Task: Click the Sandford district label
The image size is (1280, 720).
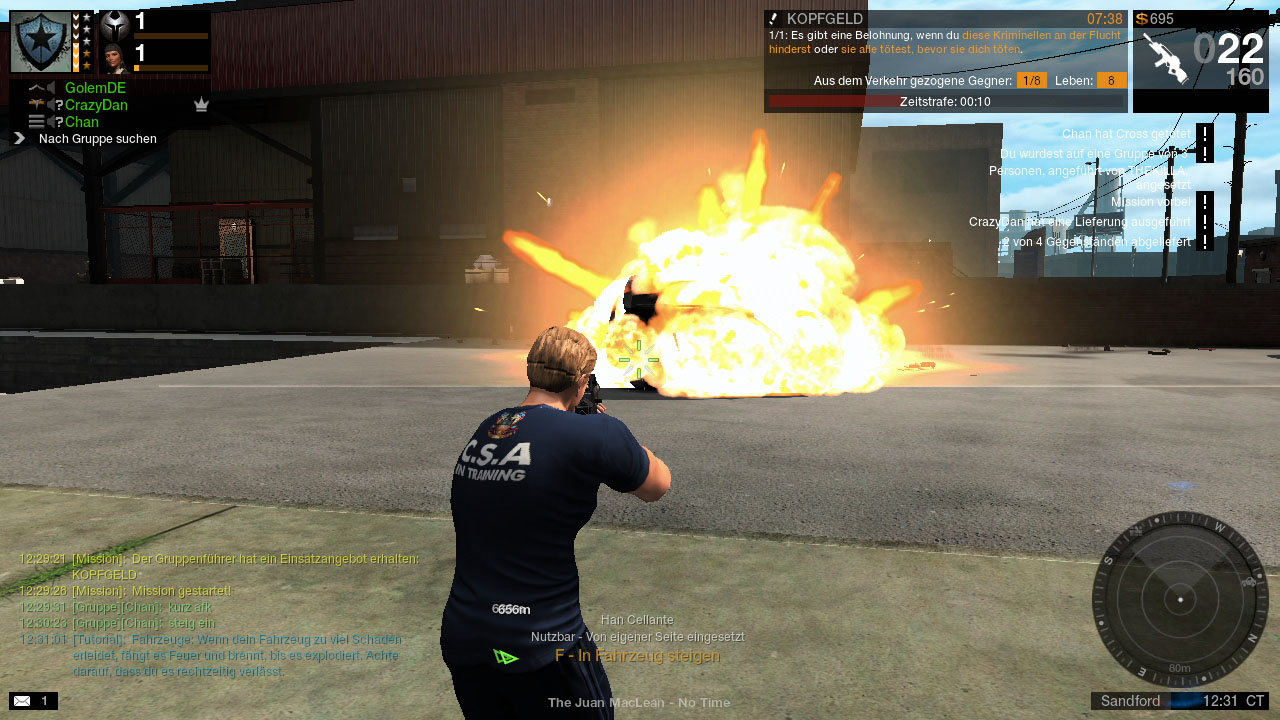Action: click(1130, 701)
